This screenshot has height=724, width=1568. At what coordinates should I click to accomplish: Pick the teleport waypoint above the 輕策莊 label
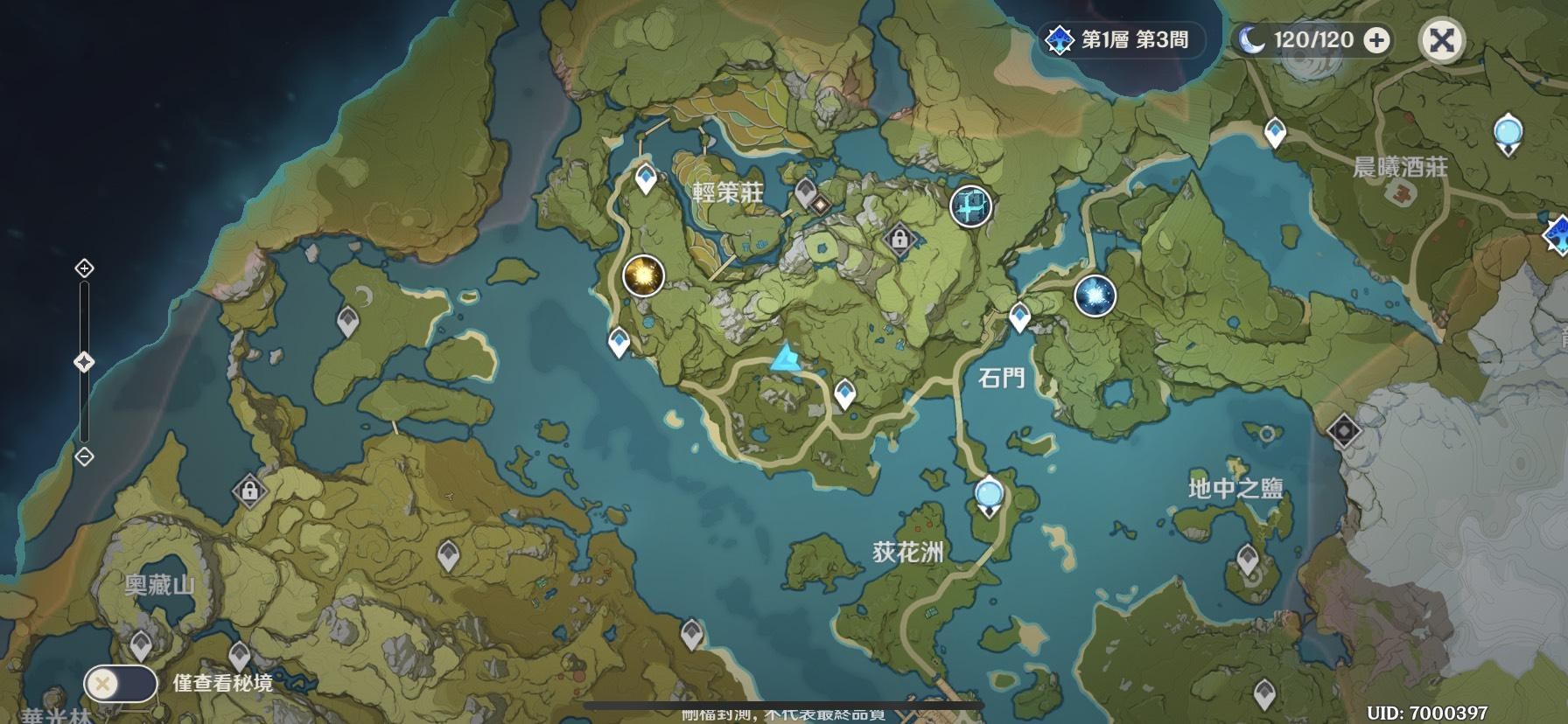click(647, 178)
